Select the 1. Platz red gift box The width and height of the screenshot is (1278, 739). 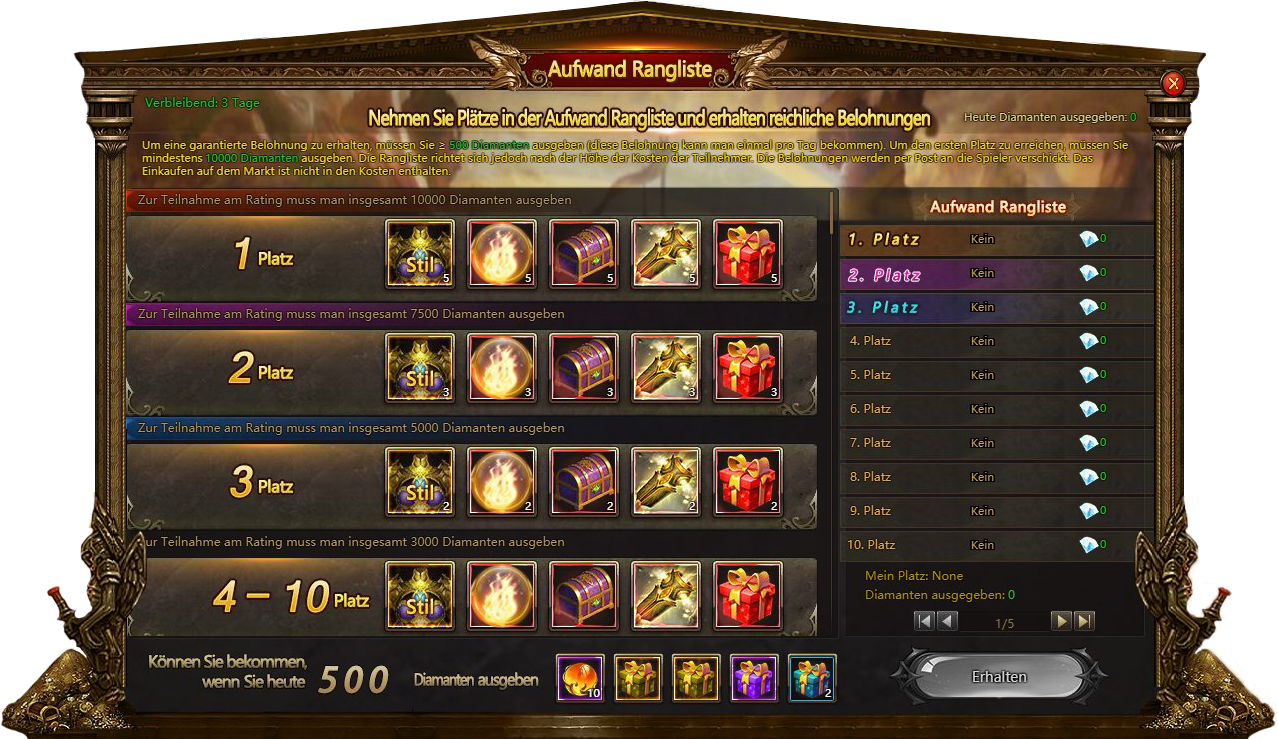click(x=748, y=254)
